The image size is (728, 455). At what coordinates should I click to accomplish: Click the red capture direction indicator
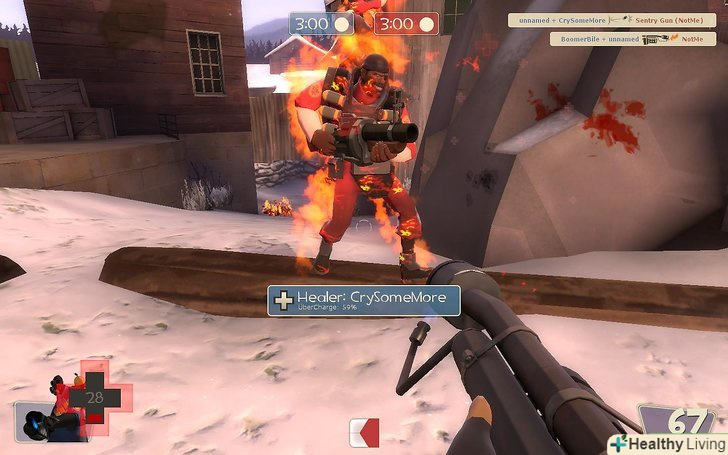(364, 432)
